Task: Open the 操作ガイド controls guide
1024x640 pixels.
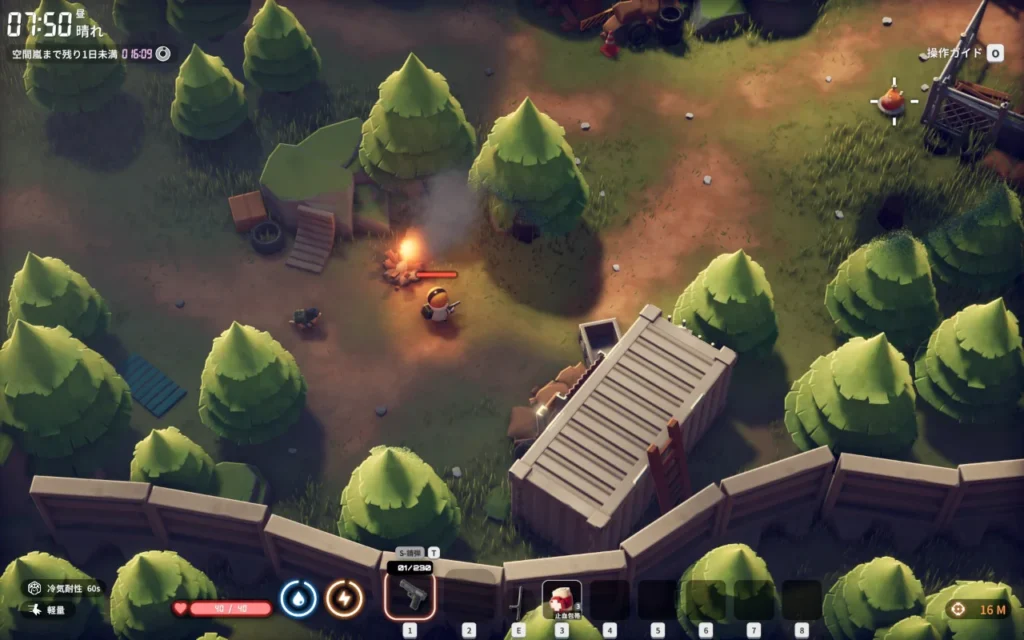Action: pyautogui.click(x=964, y=53)
